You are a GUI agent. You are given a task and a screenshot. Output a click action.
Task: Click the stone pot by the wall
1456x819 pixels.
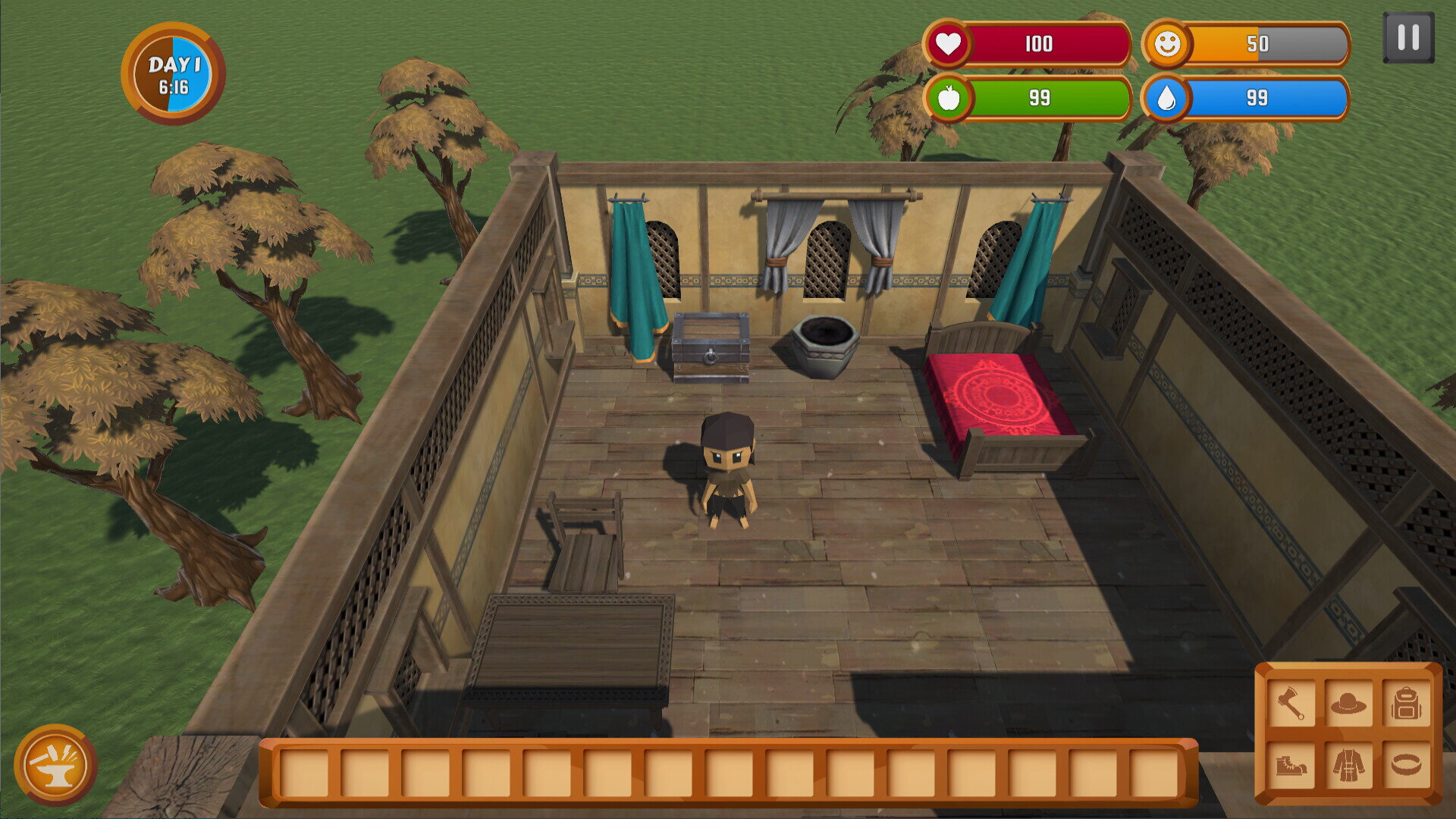(x=823, y=349)
